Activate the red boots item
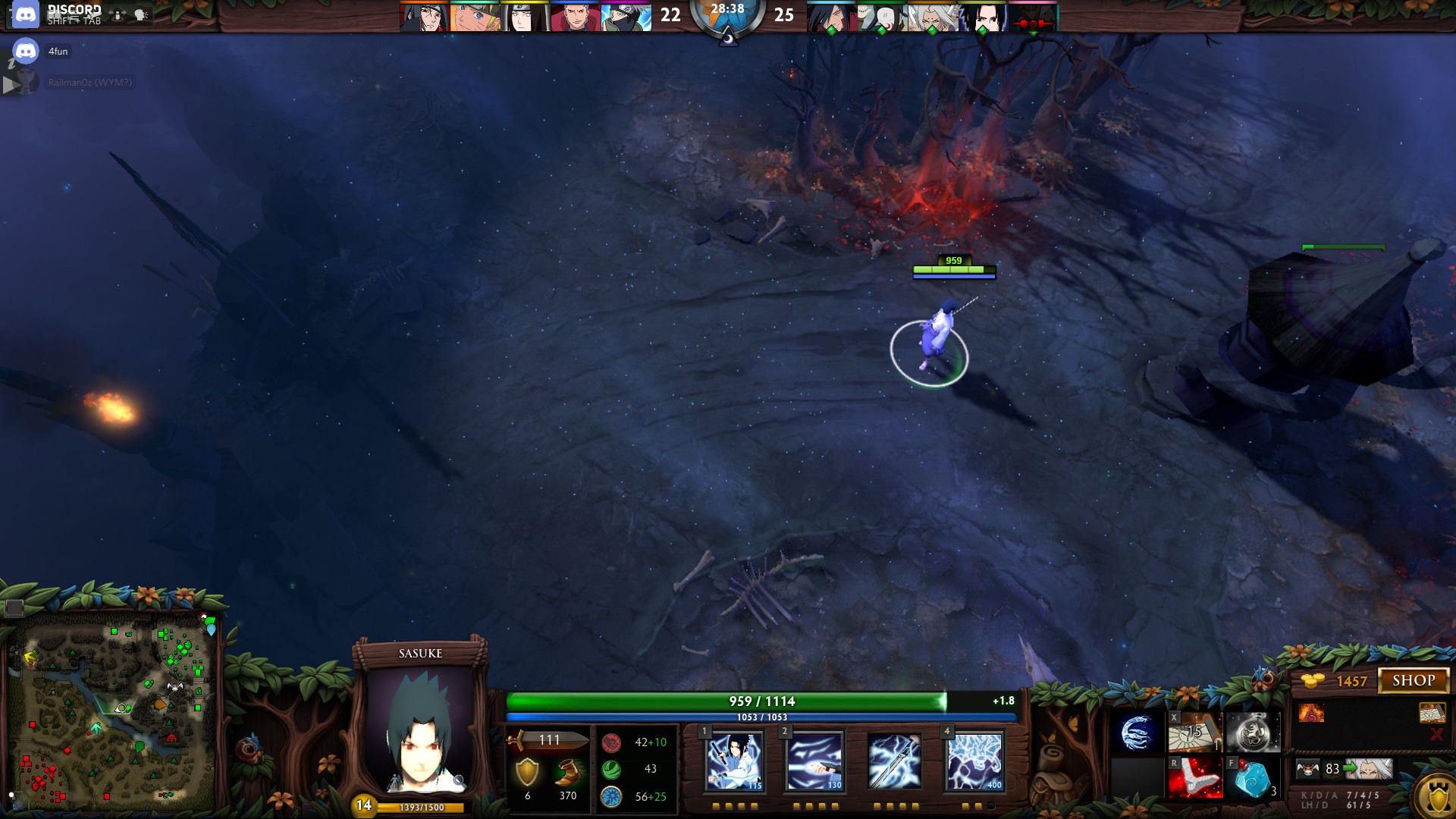Image resolution: width=1456 pixels, height=819 pixels. click(x=1194, y=778)
